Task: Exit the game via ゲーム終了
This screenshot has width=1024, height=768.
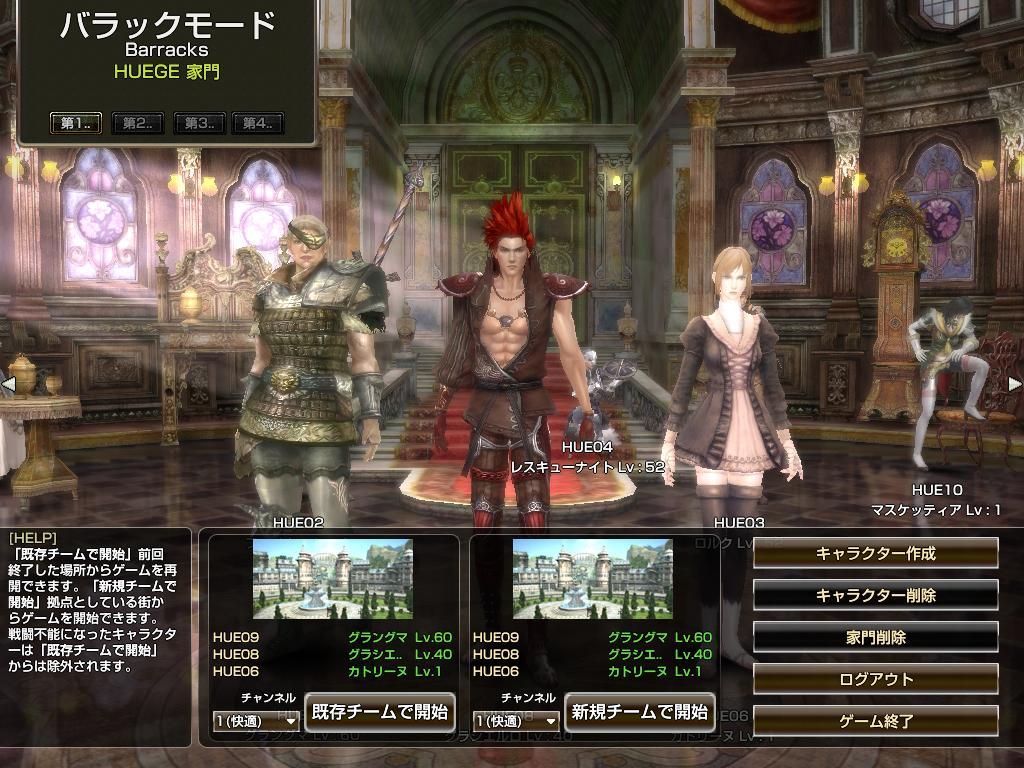Action: click(875, 720)
